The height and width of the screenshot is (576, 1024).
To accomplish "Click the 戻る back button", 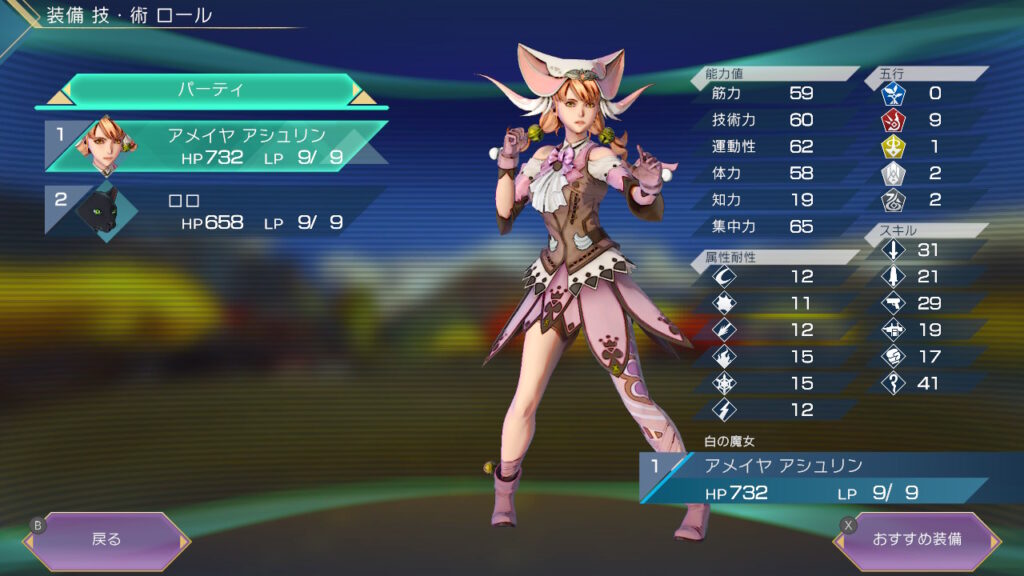I will [106, 540].
